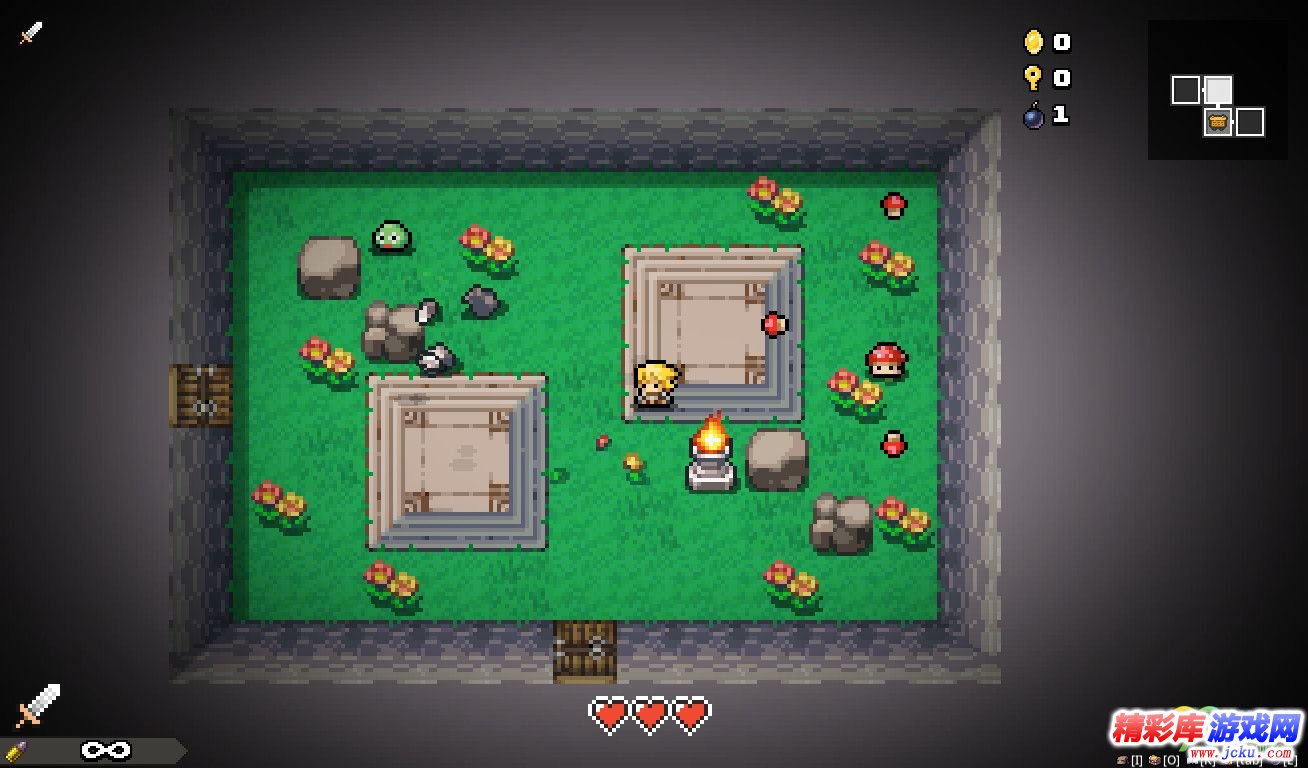The height and width of the screenshot is (768, 1308).
Task: Select the treasure chest room on the minimap
Action: click(x=1217, y=123)
